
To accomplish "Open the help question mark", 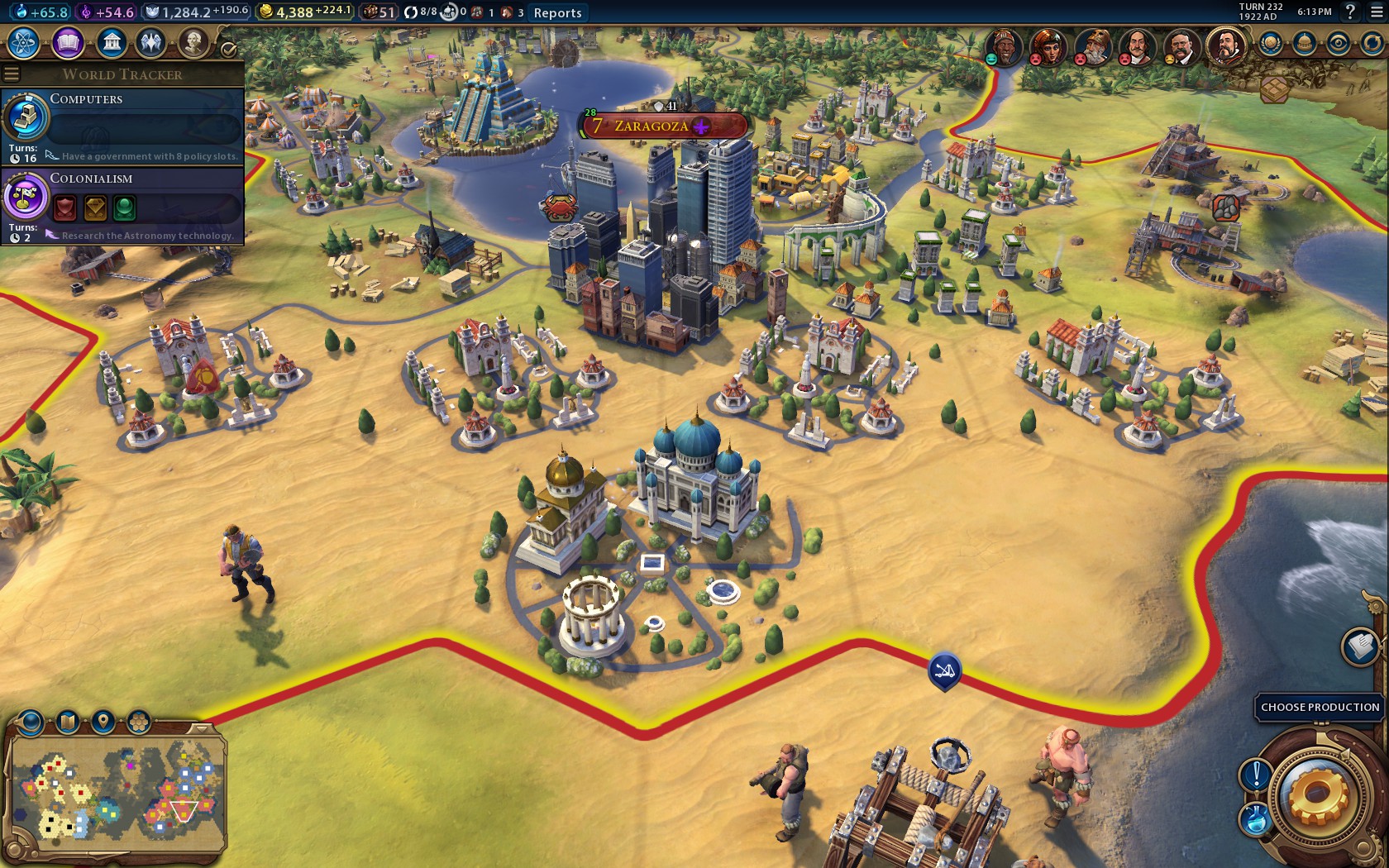I will point(1351,12).
